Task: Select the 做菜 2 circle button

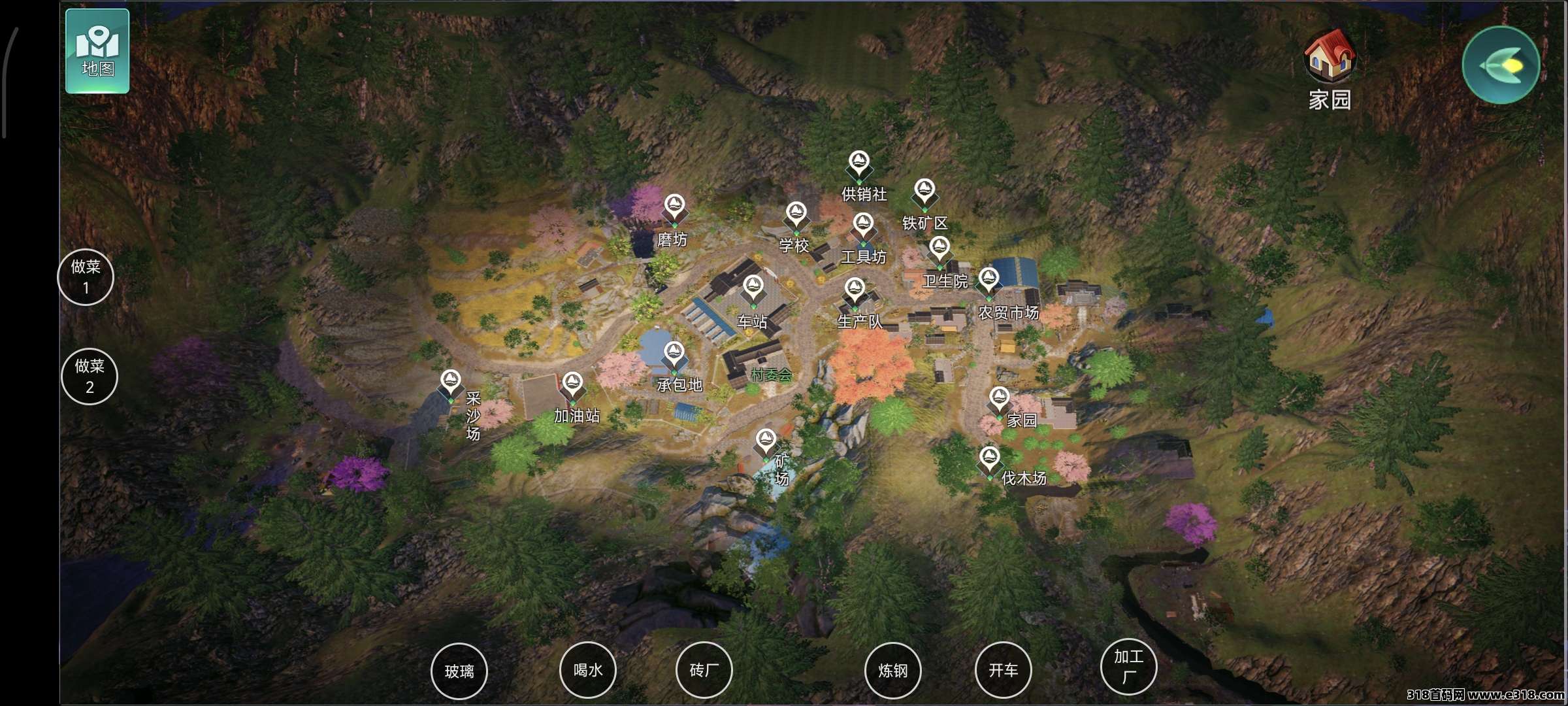Action: point(90,376)
